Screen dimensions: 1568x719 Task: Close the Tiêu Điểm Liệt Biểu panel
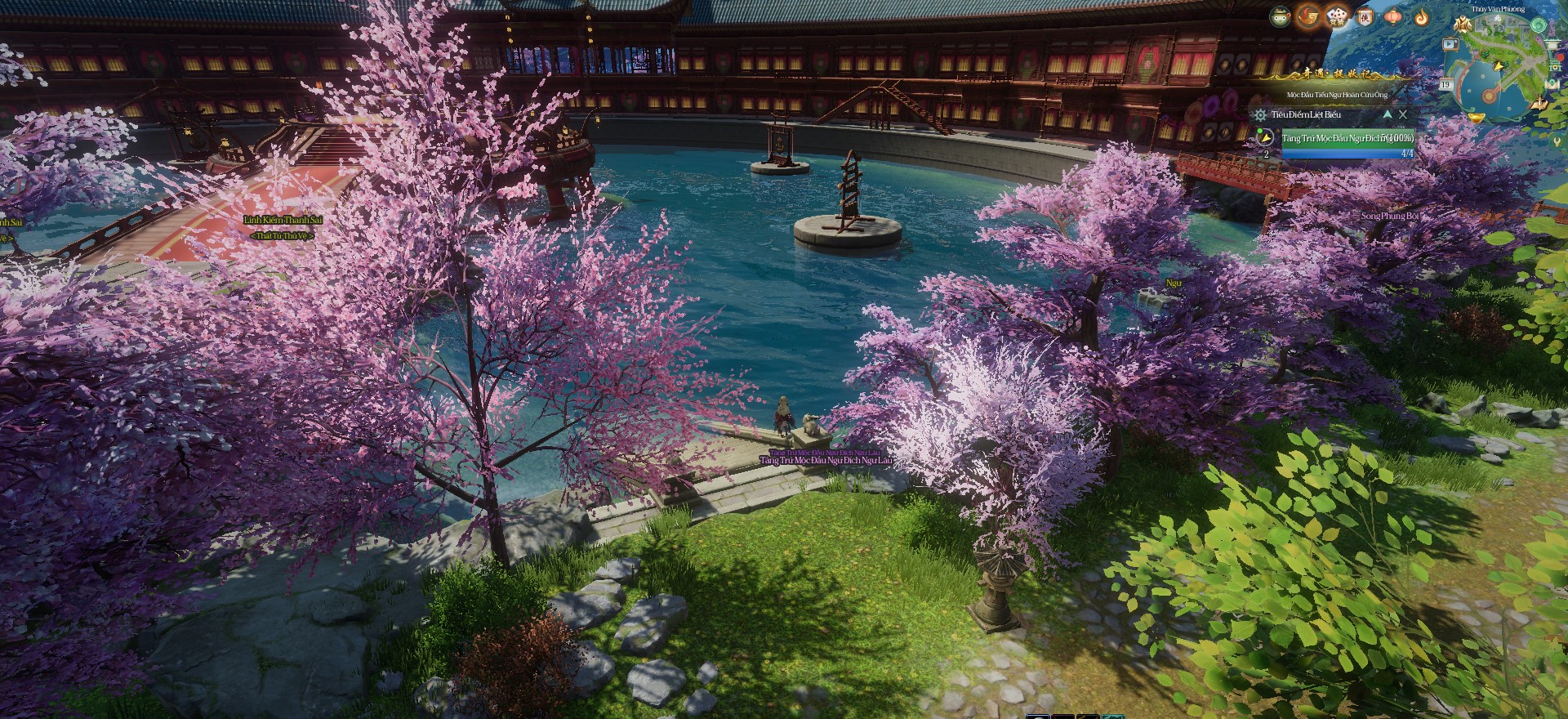[1403, 114]
